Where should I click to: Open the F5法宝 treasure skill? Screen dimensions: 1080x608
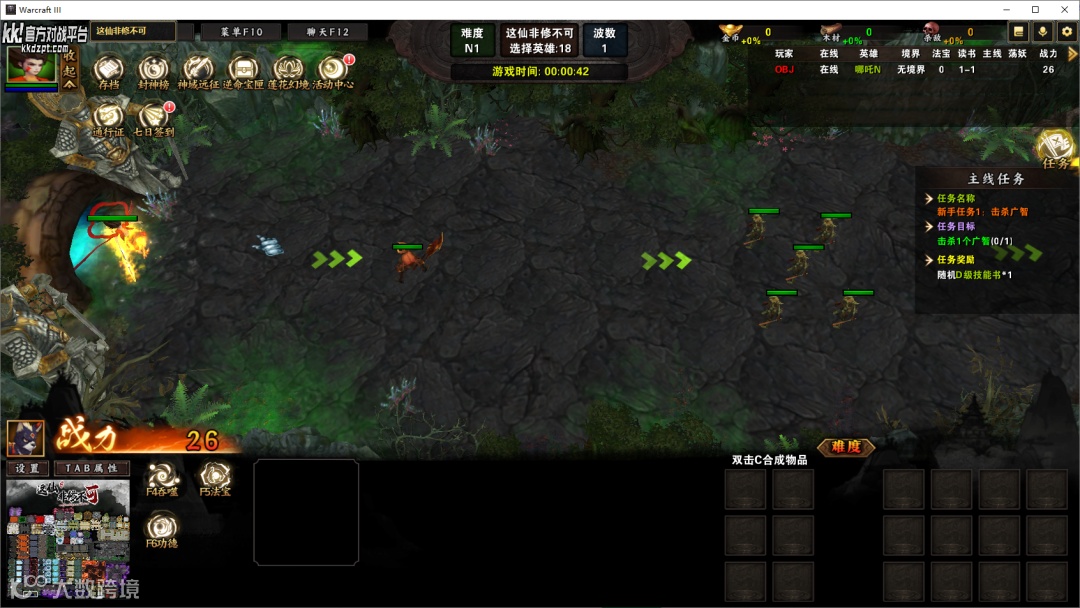point(214,476)
